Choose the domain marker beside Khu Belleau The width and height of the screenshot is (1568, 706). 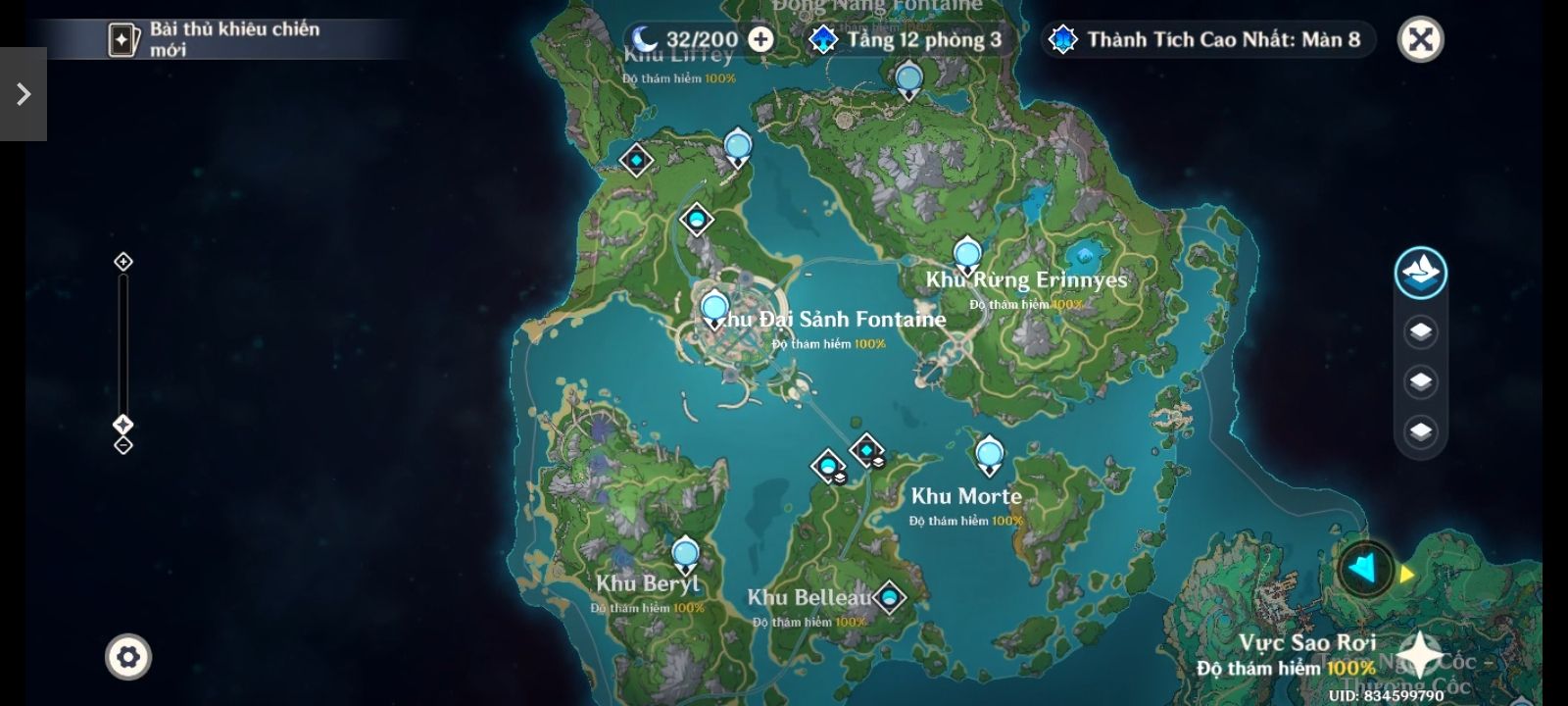(x=889, y=596)
